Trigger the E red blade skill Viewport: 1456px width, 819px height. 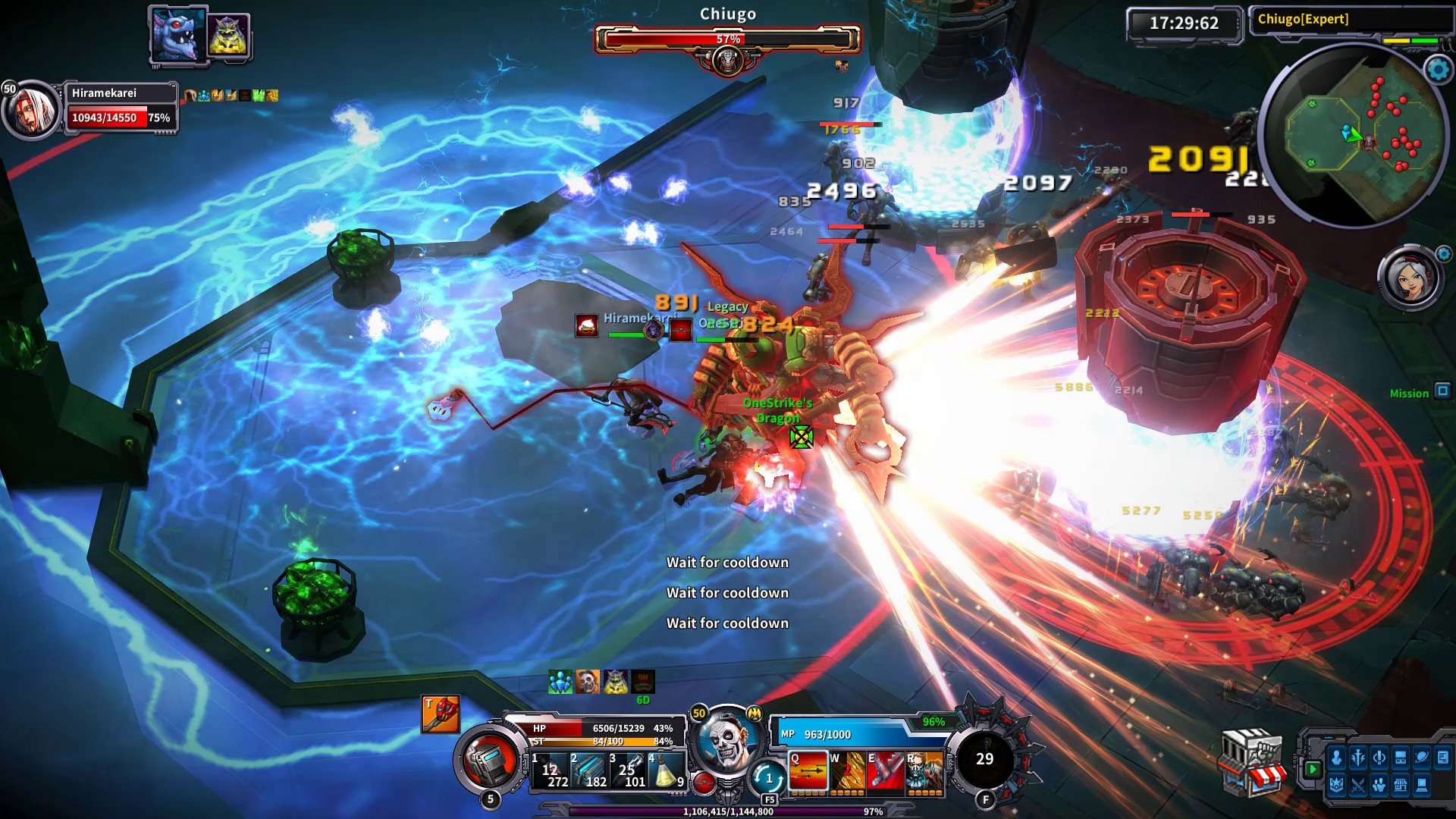pyautogui.click(x=886, y=772)
